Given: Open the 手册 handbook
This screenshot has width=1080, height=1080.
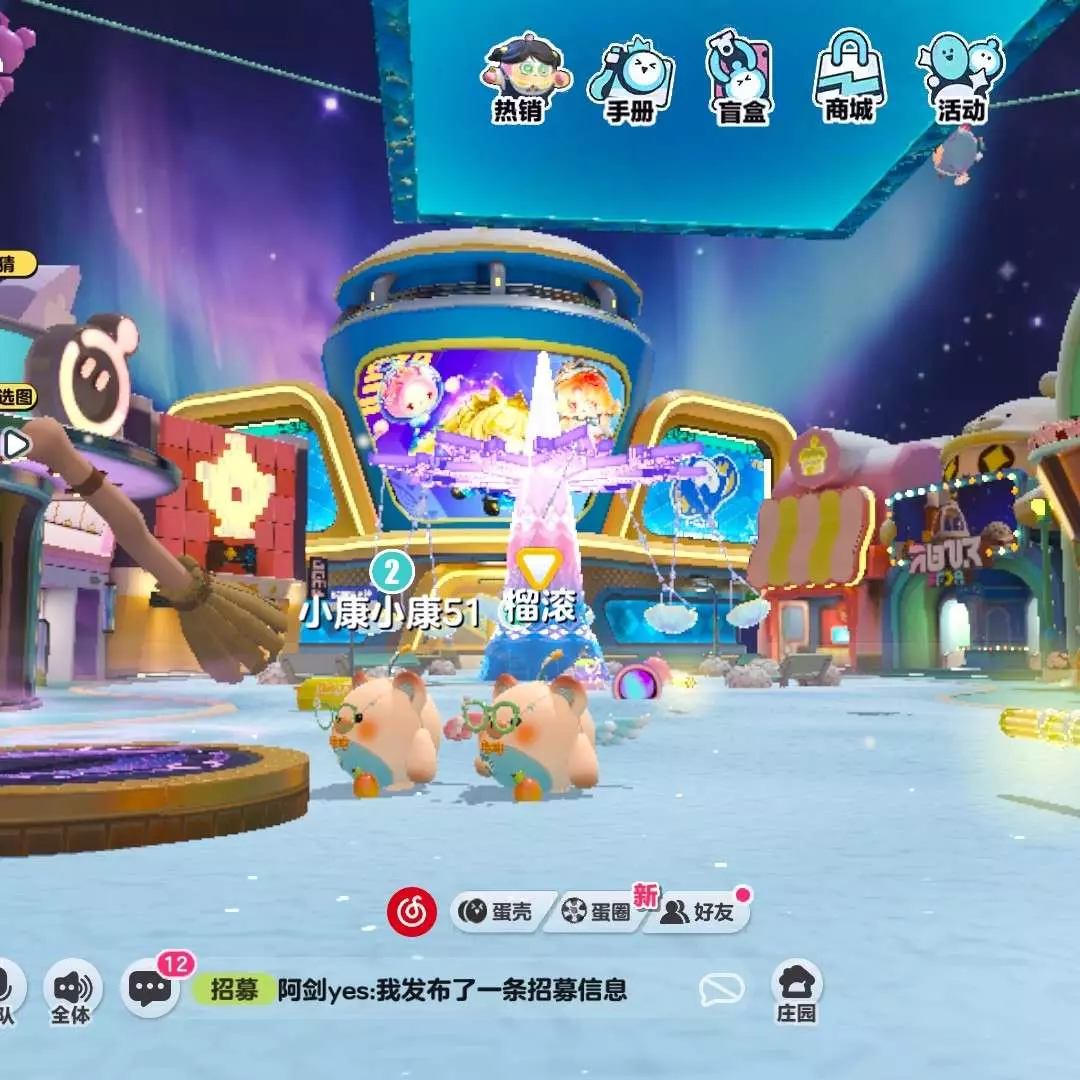Looking at the screenshot, I should tap(629, 78).
